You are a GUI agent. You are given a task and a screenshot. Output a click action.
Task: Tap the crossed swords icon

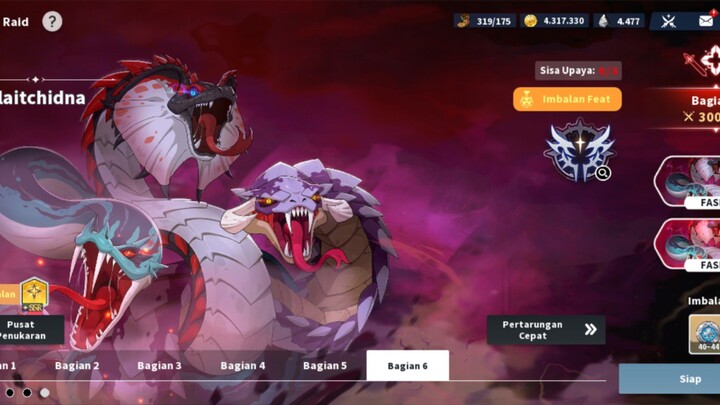pos(668,21)
